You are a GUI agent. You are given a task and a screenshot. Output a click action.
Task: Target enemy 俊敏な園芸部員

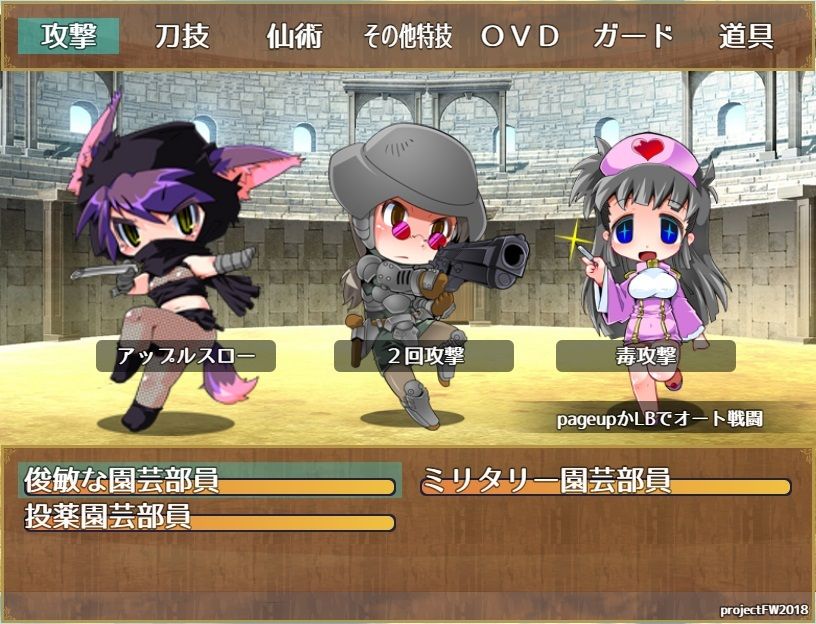pyautogui.click(x=210, y=480)
